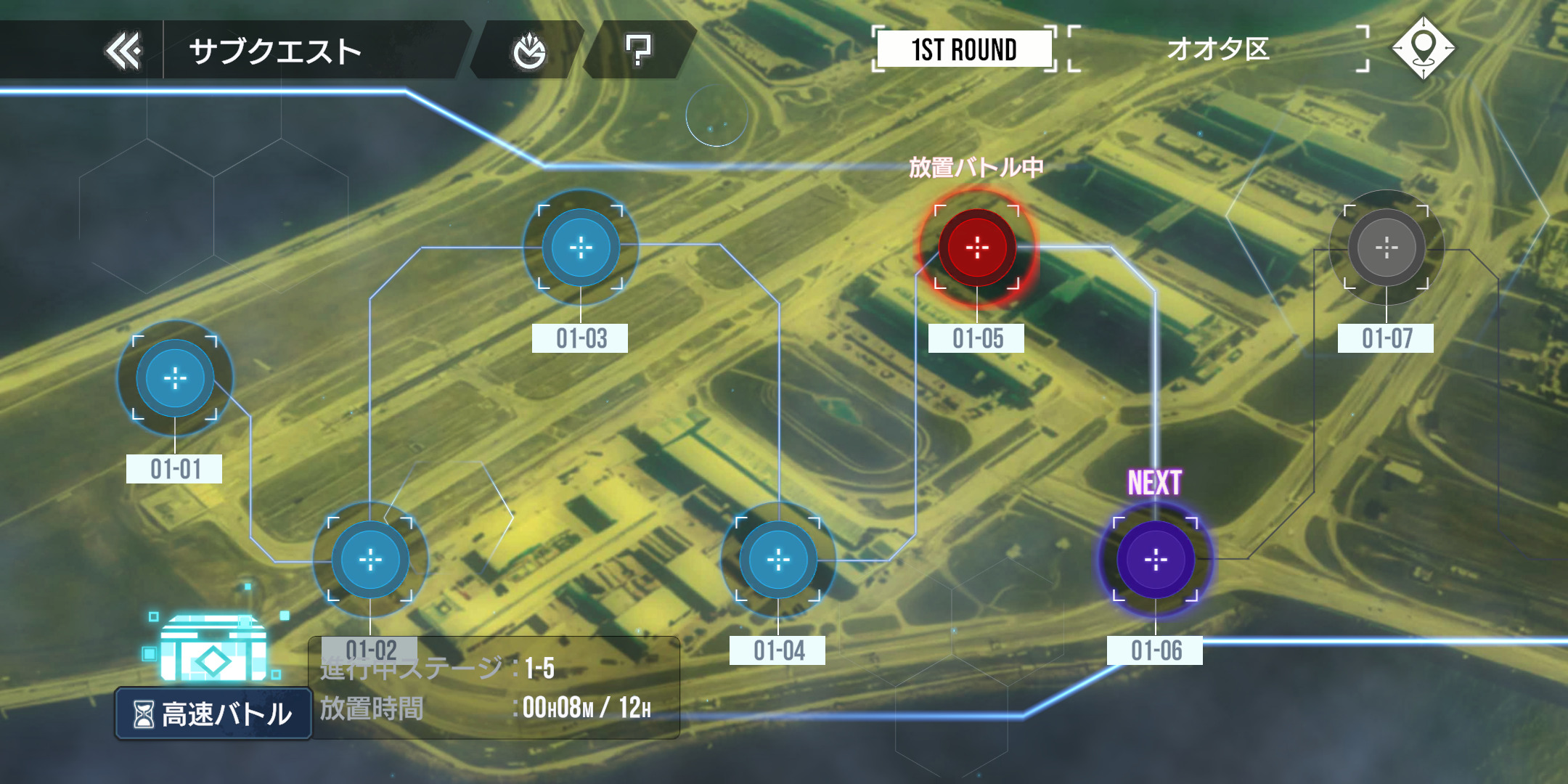Select the locked grey stage 01-07
The image size is (1568, 784).
tap(1387, 248)
